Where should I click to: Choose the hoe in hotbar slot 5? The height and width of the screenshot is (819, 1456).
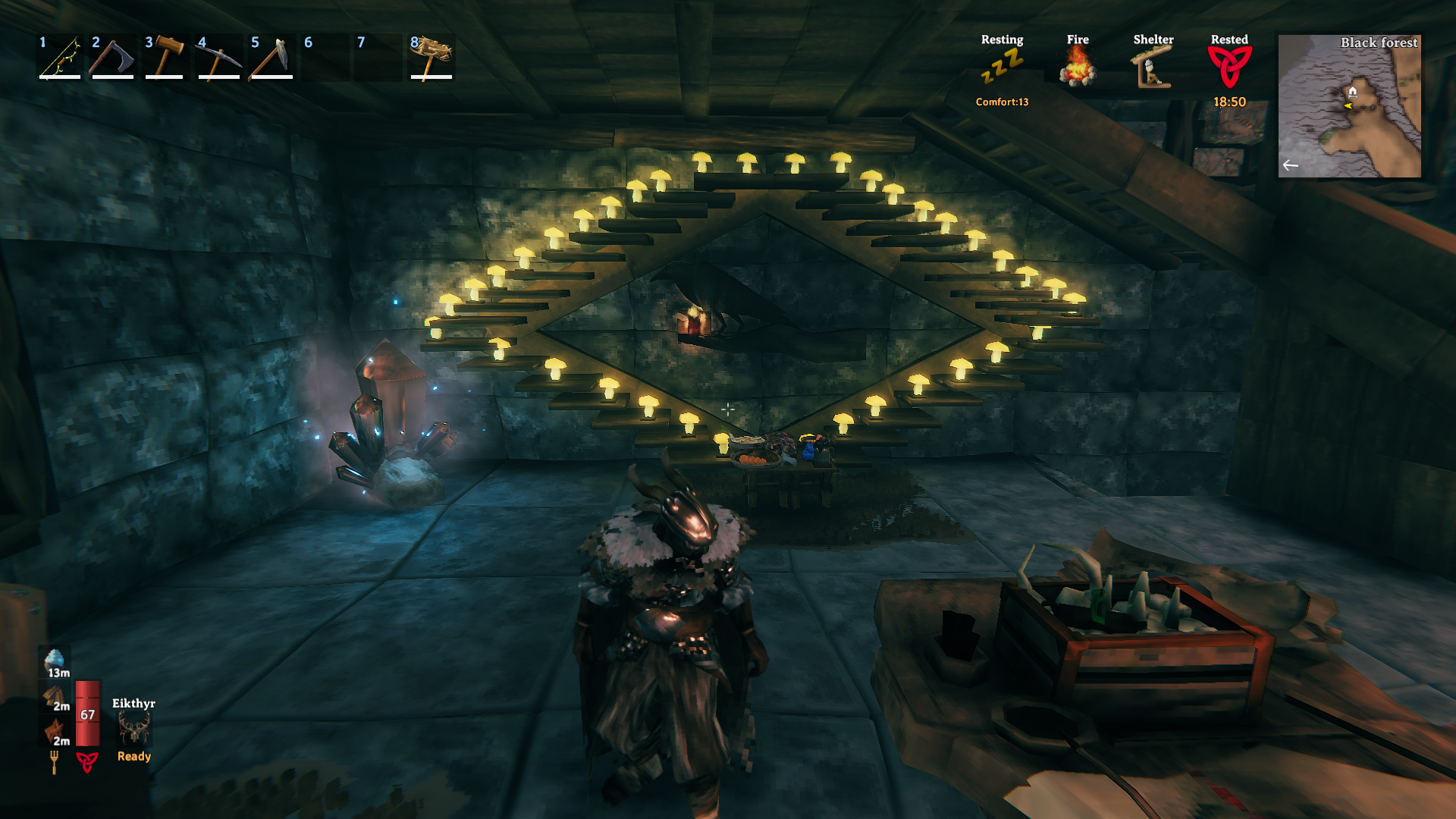click(x=271, y=58)
